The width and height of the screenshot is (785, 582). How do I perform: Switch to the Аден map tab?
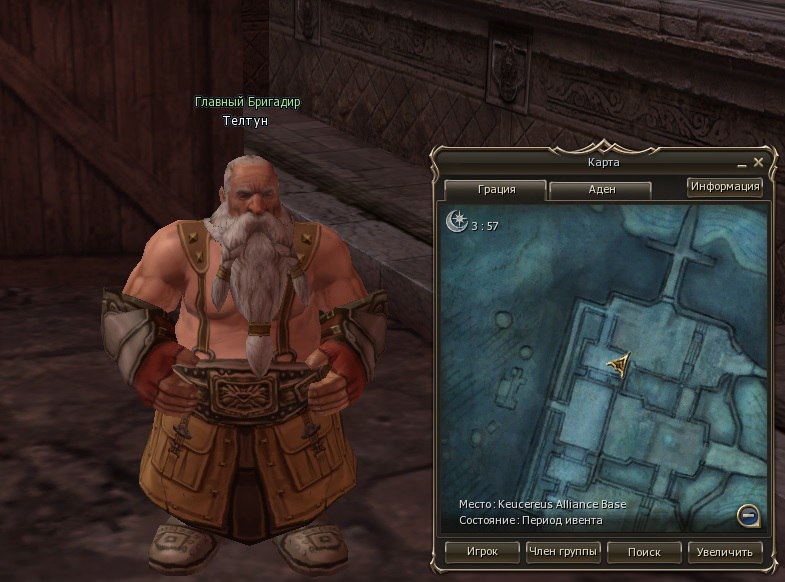[x=600, y=189]
